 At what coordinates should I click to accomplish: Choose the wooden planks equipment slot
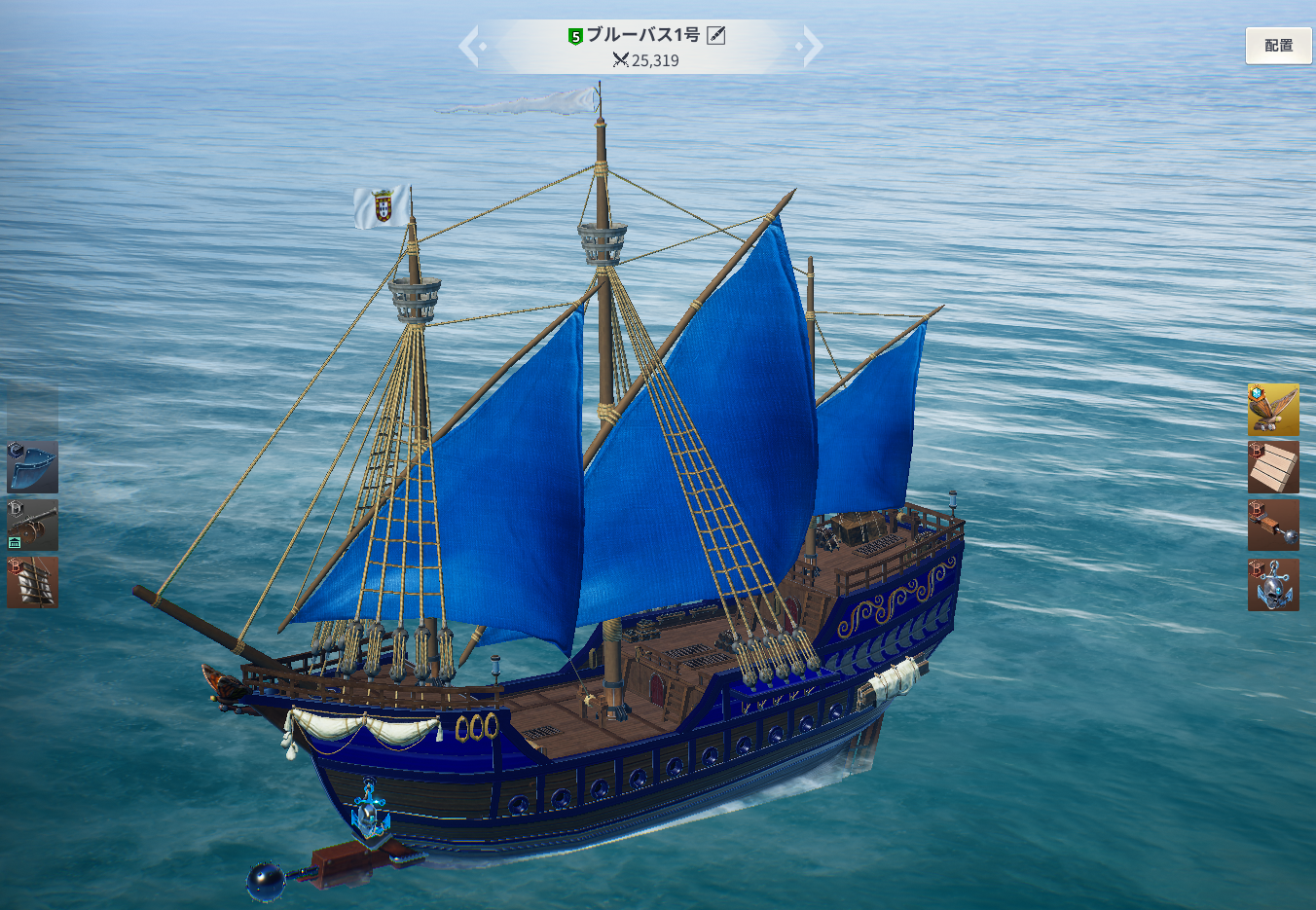[x=1273, y=467]
